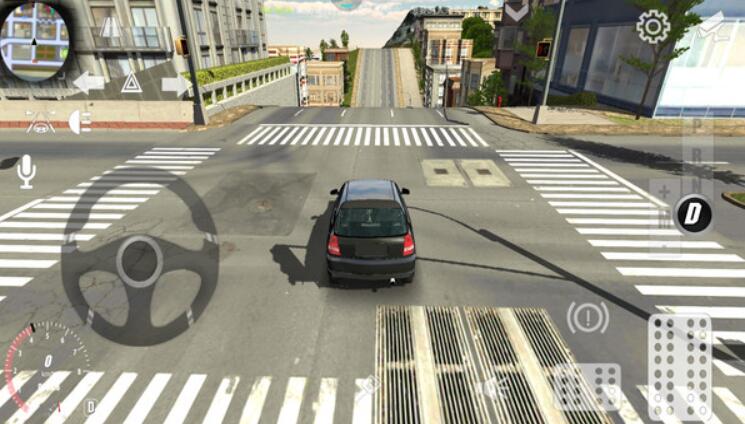Activate the left turn signal arrow
This screenshot has width=745, height=424.
click(88, 82)
